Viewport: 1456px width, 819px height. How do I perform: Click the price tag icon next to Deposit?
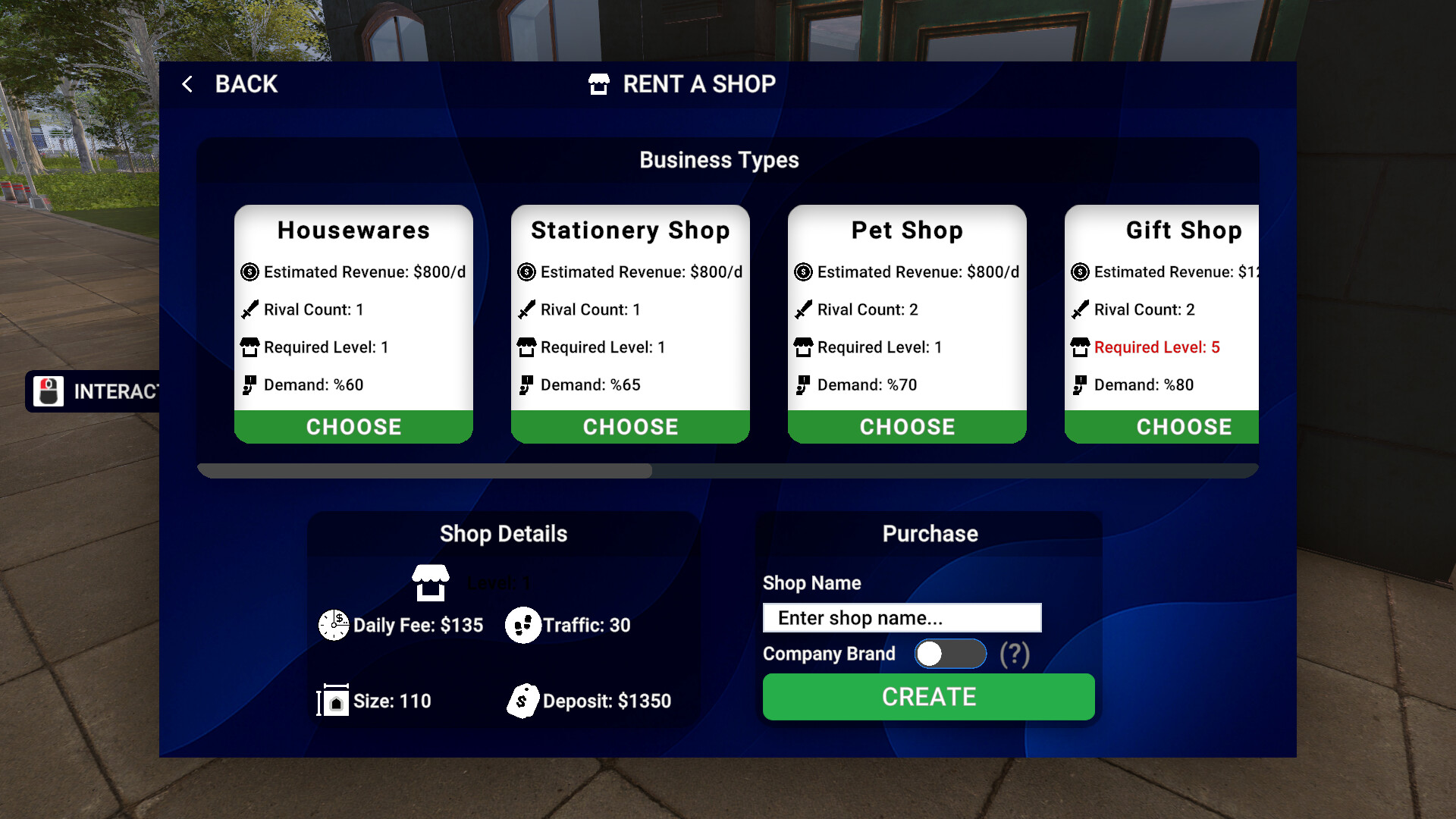(x=522, y=701)
